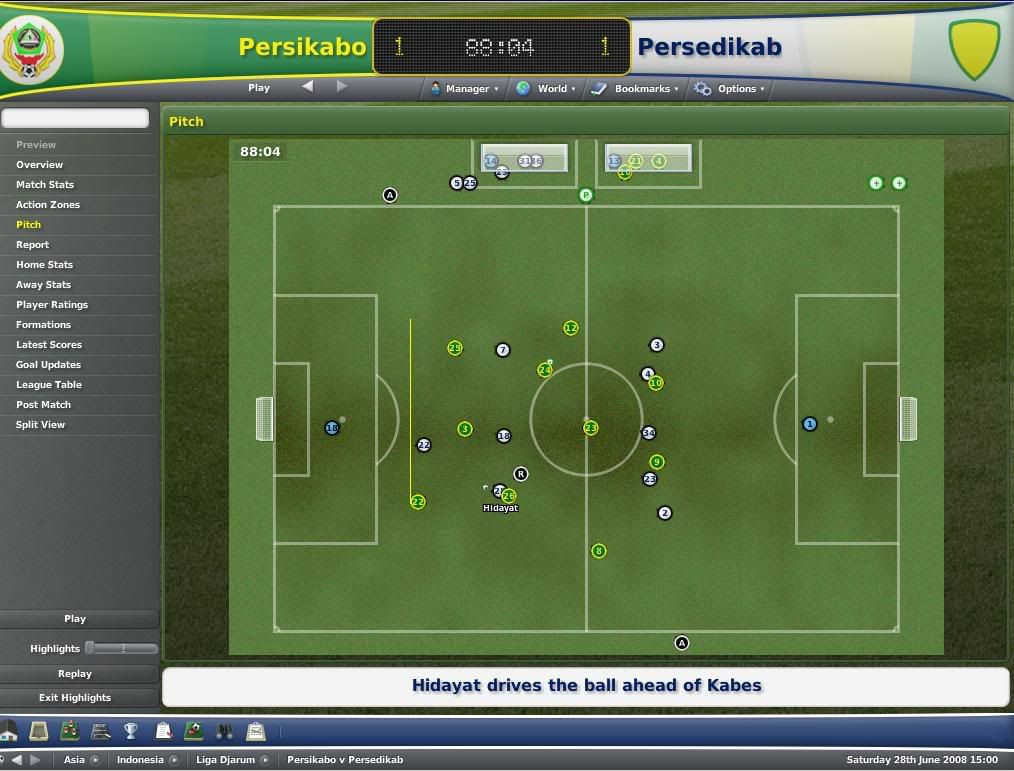
Task: Open the Overview match screen
Action: coord(39,165)
